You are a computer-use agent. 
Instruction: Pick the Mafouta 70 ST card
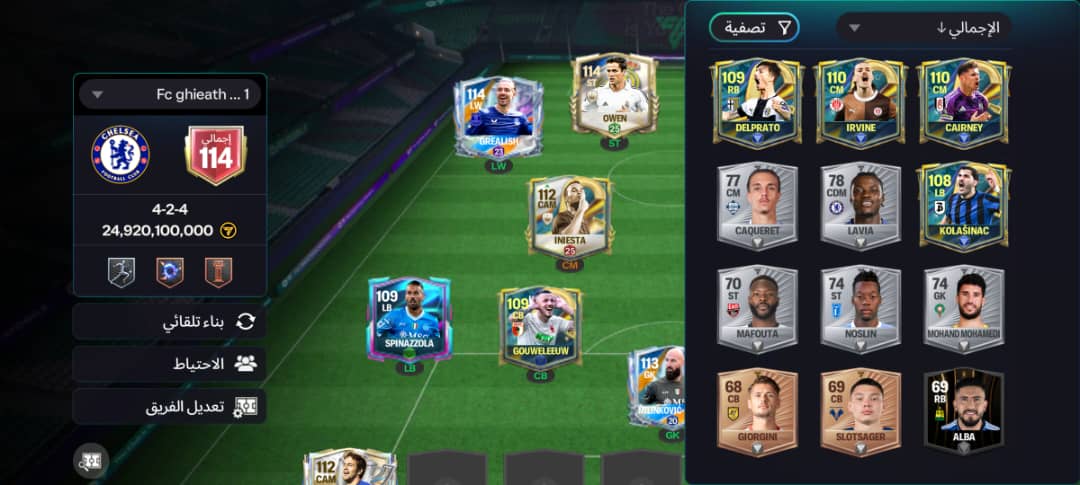pos(757,309)
